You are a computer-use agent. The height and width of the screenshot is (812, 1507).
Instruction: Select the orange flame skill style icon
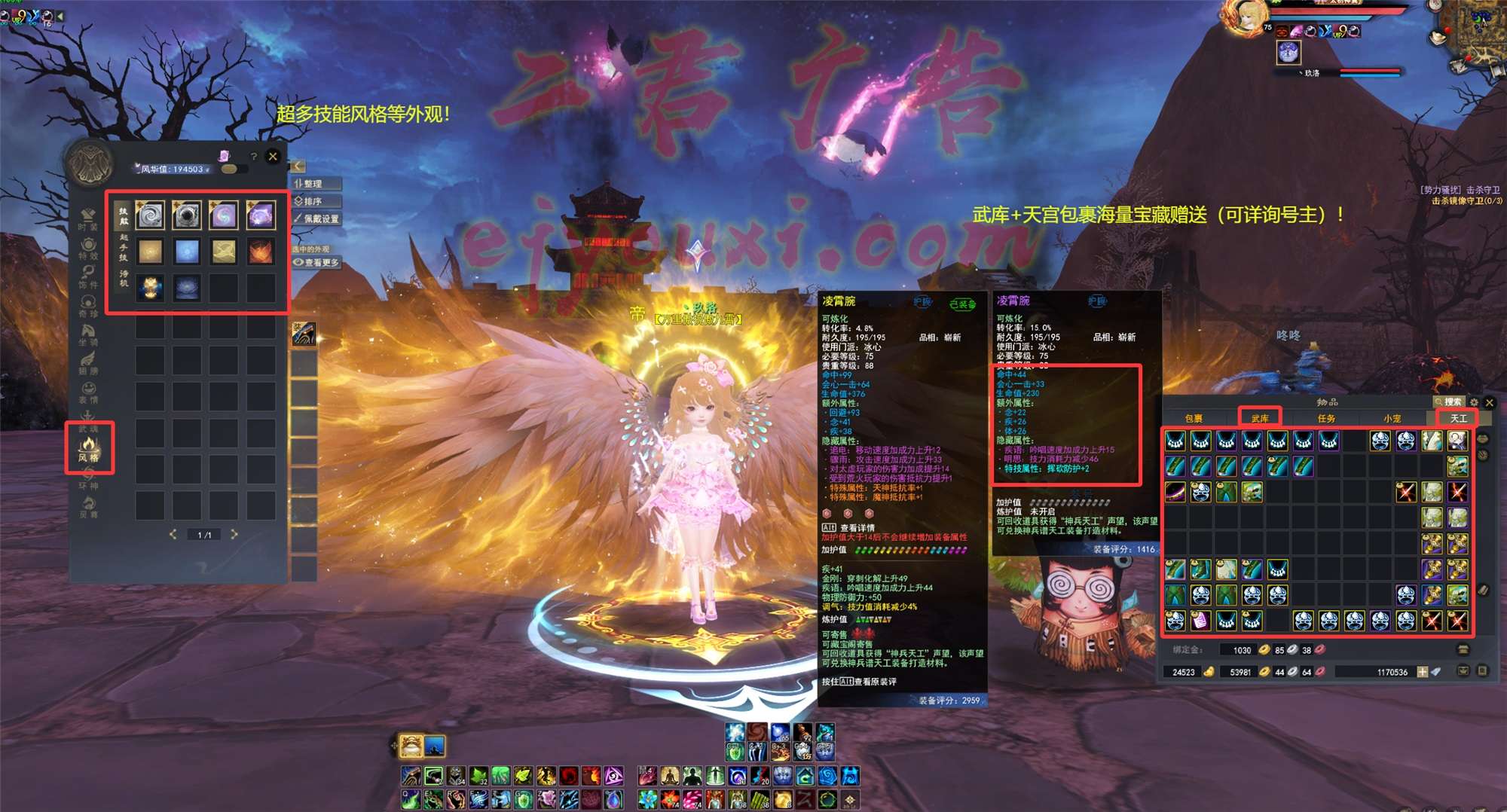[x=260, y=252]
